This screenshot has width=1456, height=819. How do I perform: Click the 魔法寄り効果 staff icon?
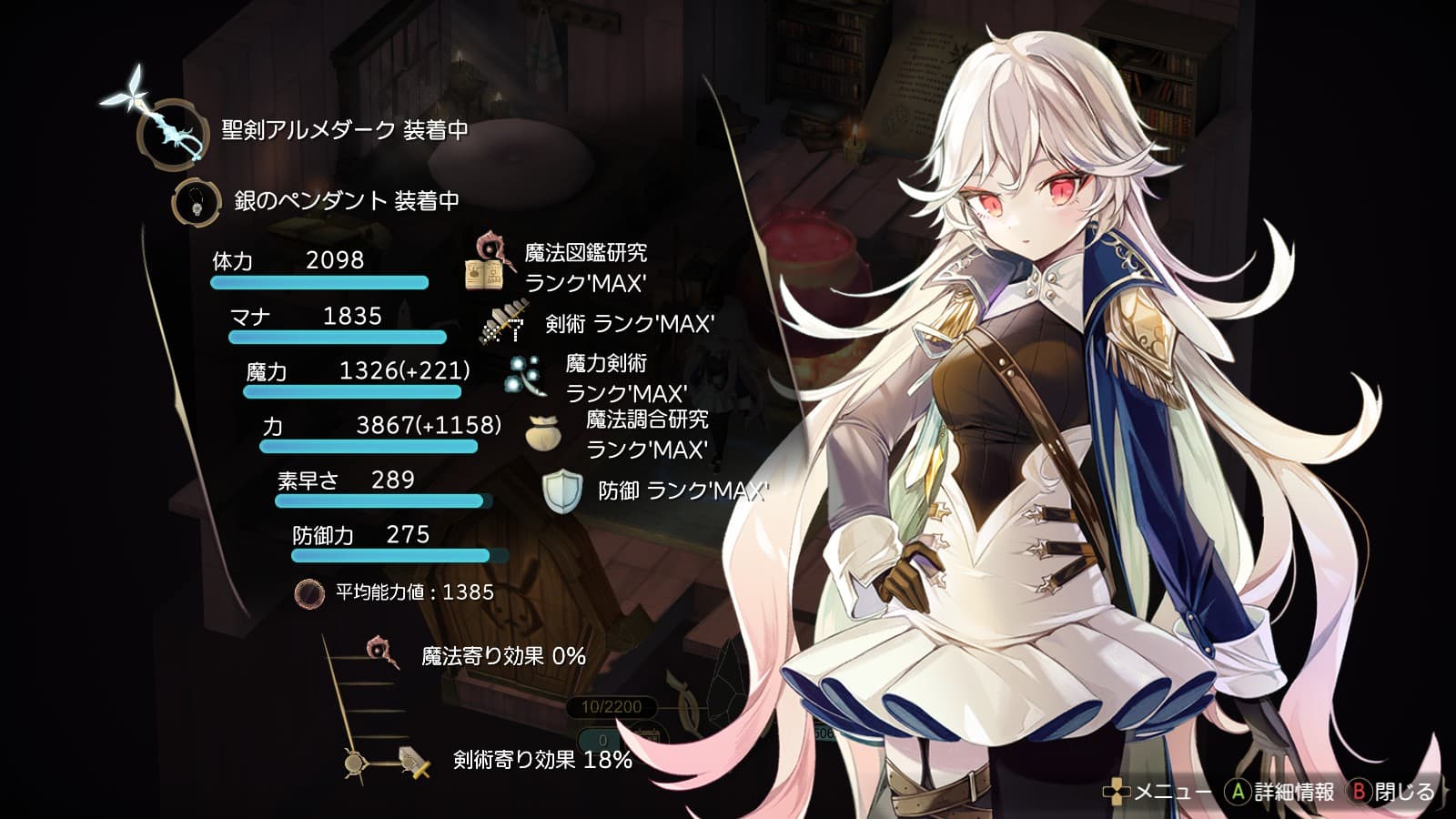(x=382, y=652)
